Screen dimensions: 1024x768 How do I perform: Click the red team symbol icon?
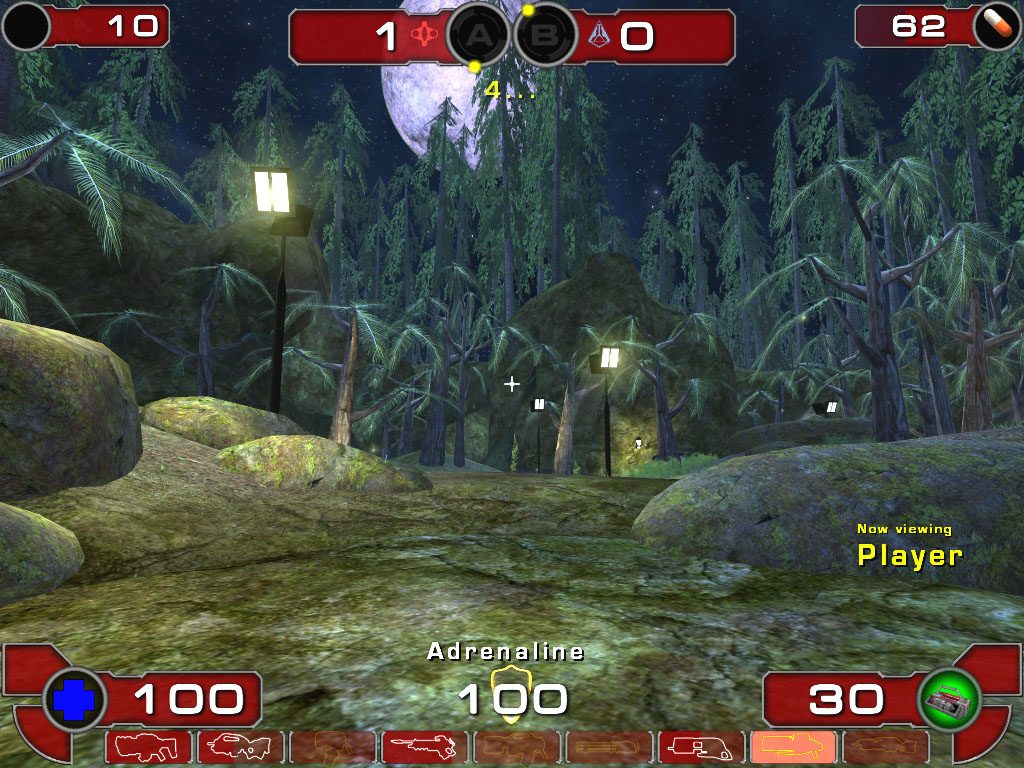429,36
